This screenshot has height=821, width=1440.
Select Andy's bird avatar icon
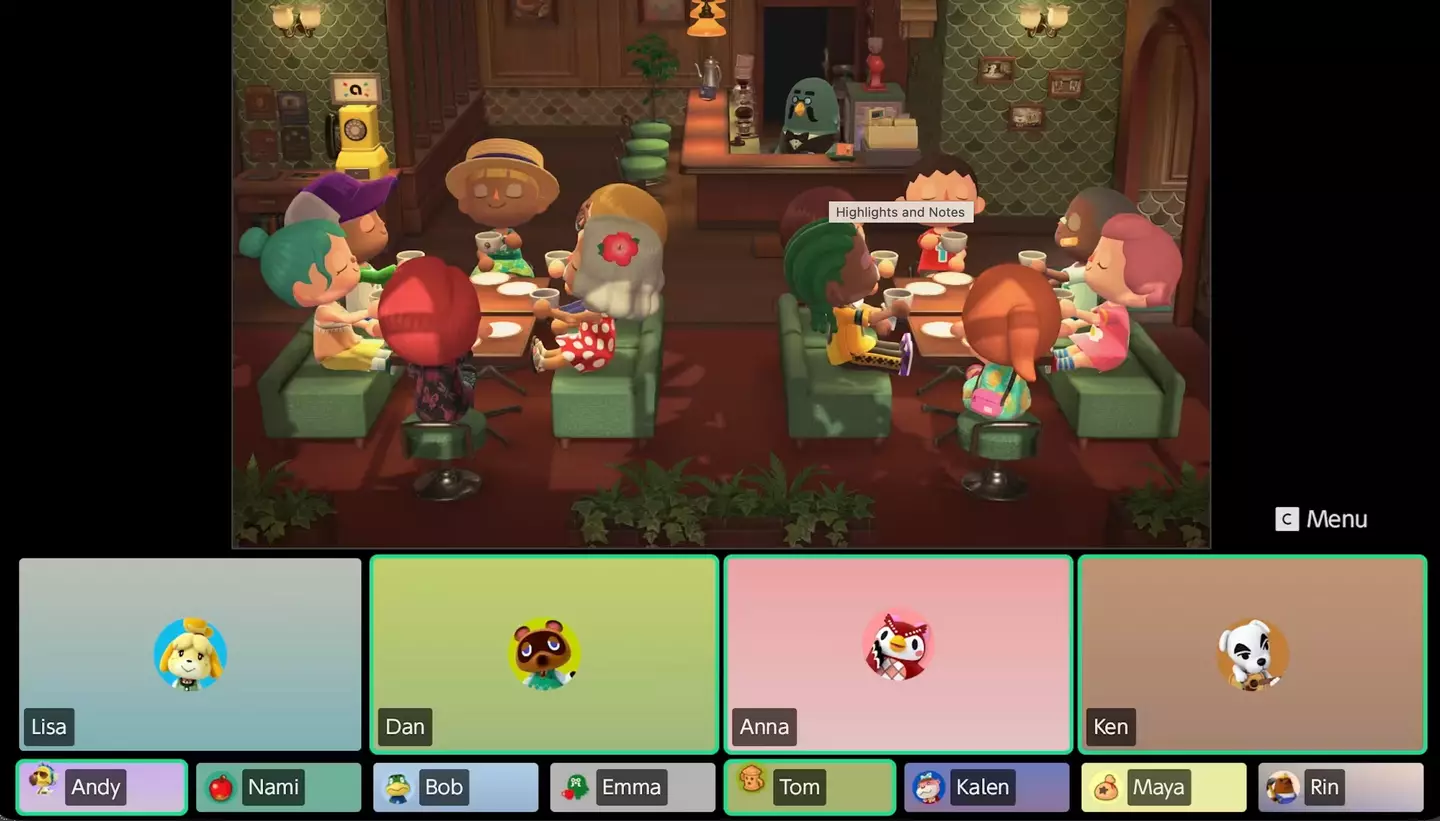coord(44,787)
